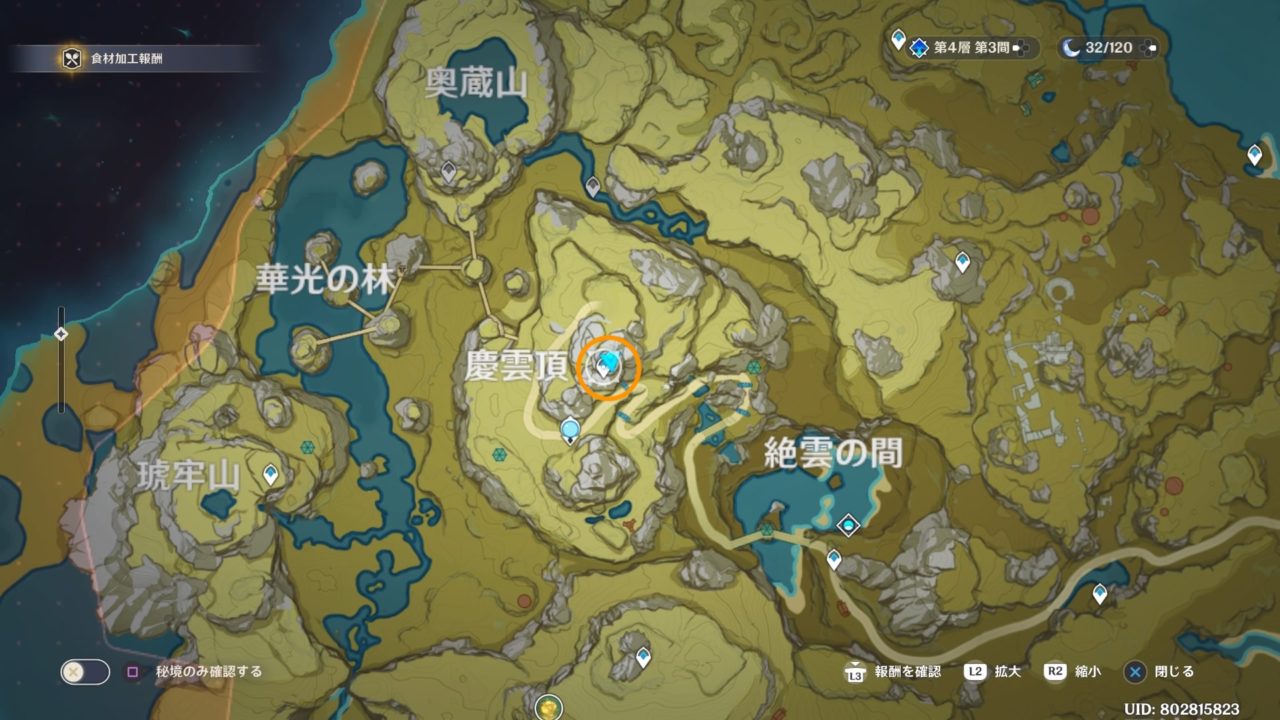
Task: Open the Spiral Abyss 第4層 第3間 indicator
Action: click(962, 47)
